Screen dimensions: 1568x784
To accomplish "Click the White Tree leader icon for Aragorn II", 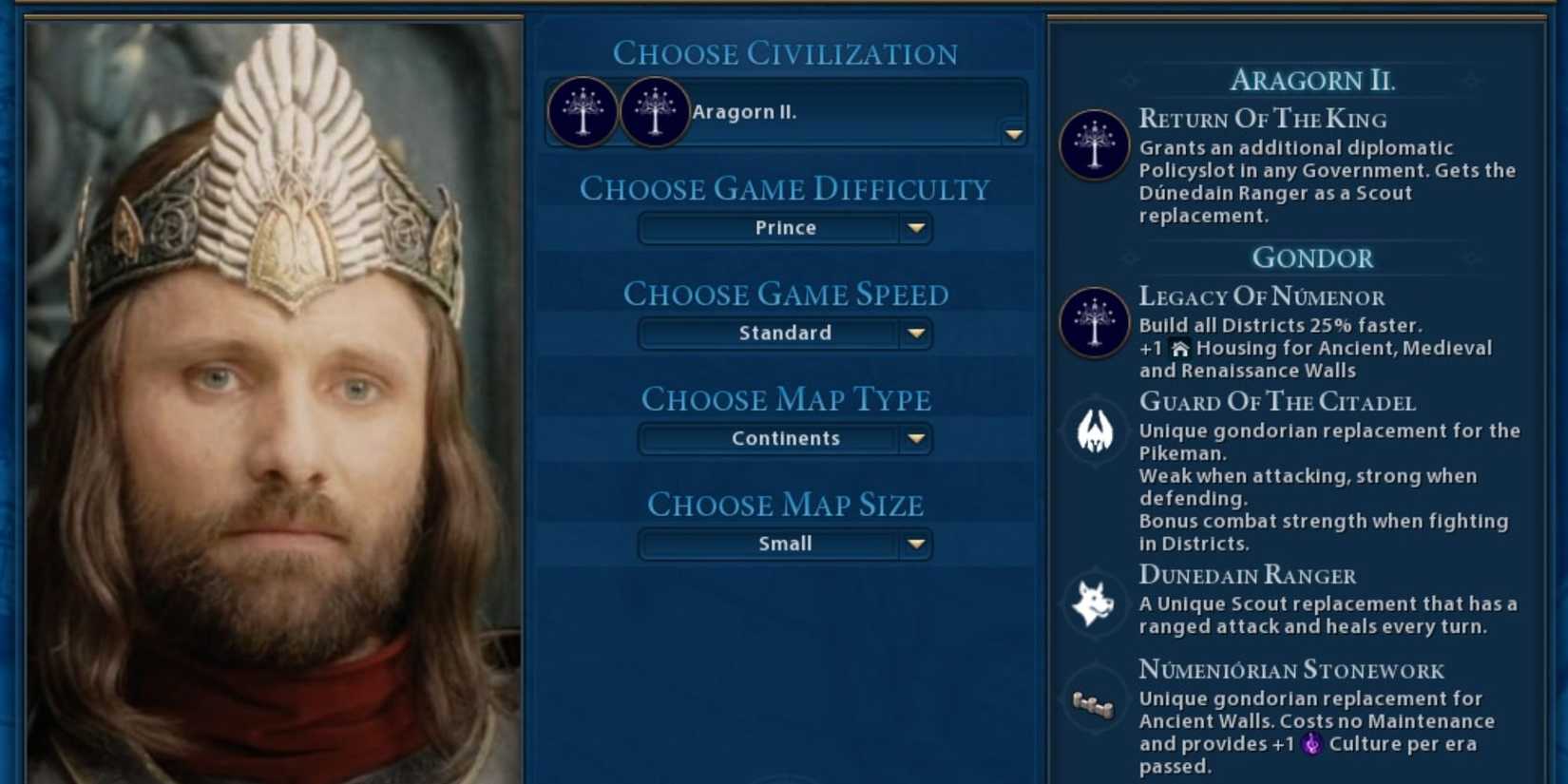I will [581, 112].
